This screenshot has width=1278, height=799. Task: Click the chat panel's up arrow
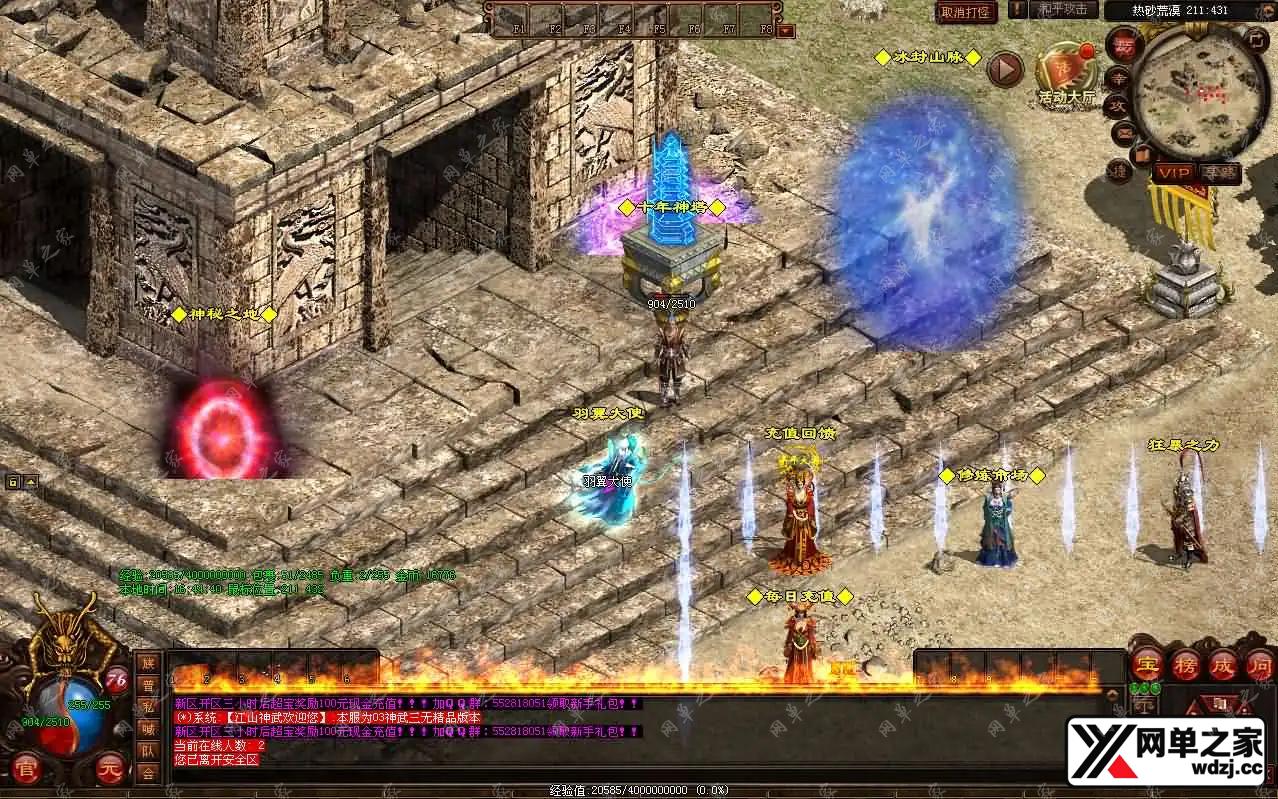click(1111, 691)
